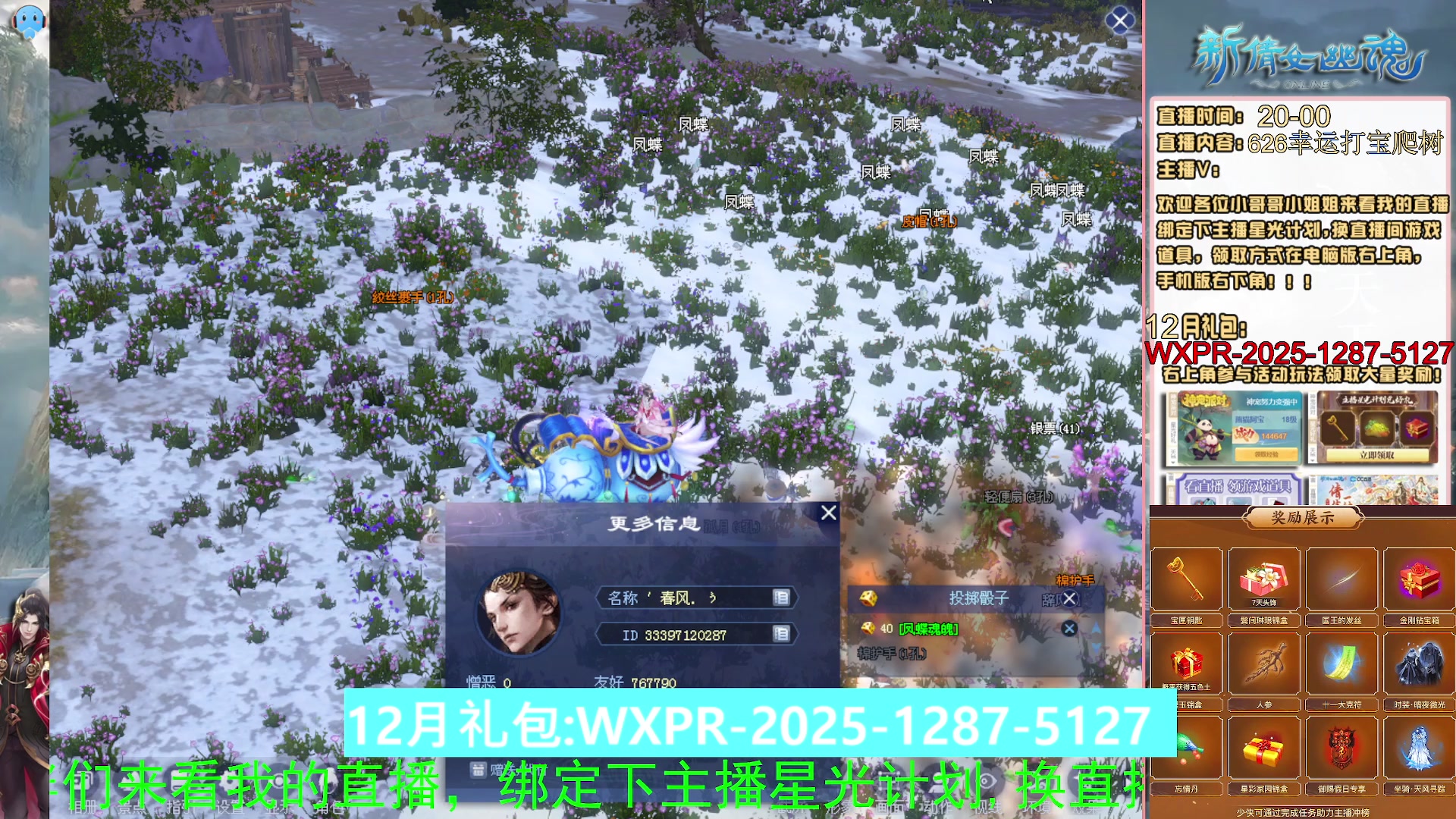Select the 宝匣钥匙 golden key reward

click(1187, 580)
